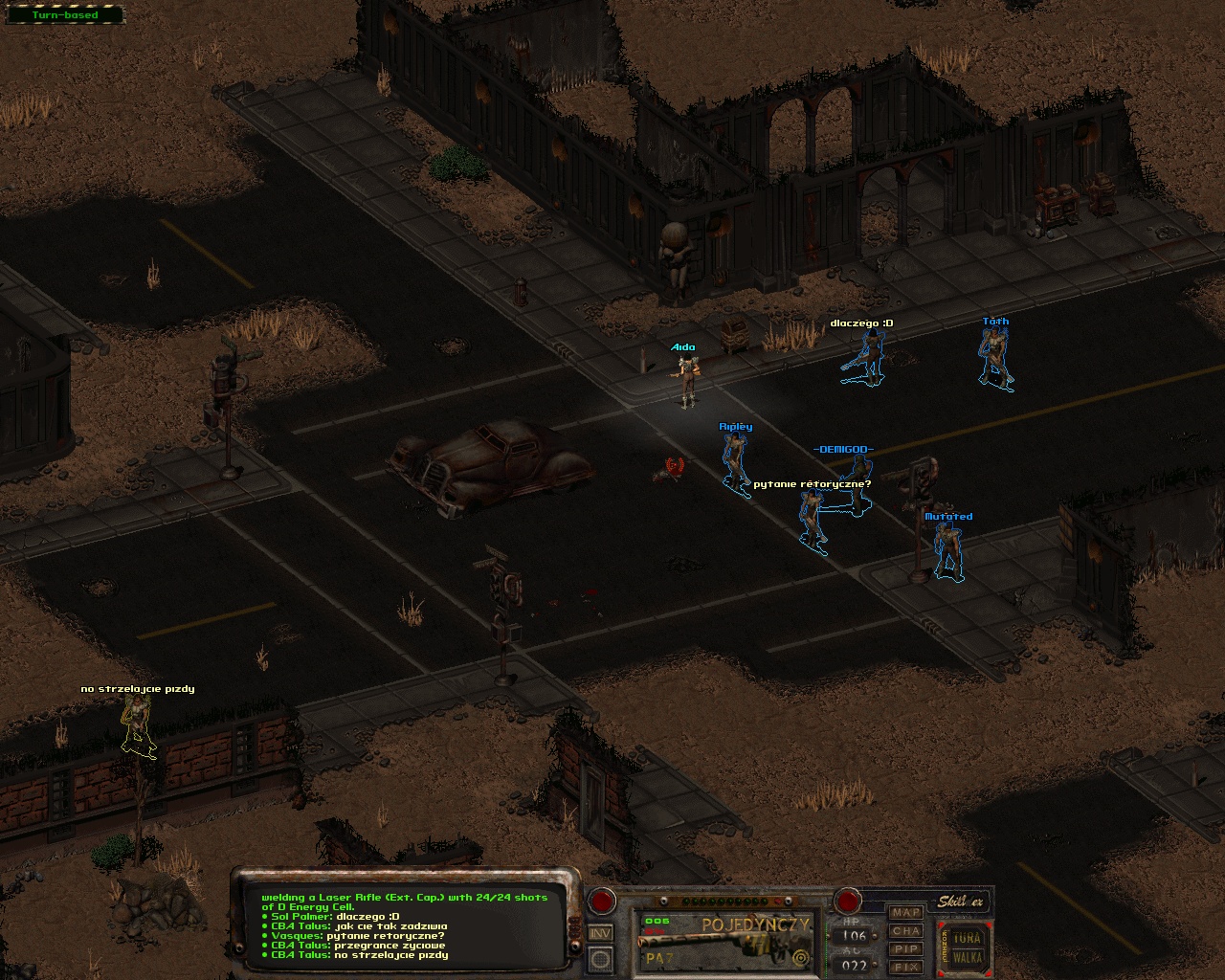Open the PIP-Boy
The height and width of the screenshot is (980, 1225).
(x=905, y=948)
